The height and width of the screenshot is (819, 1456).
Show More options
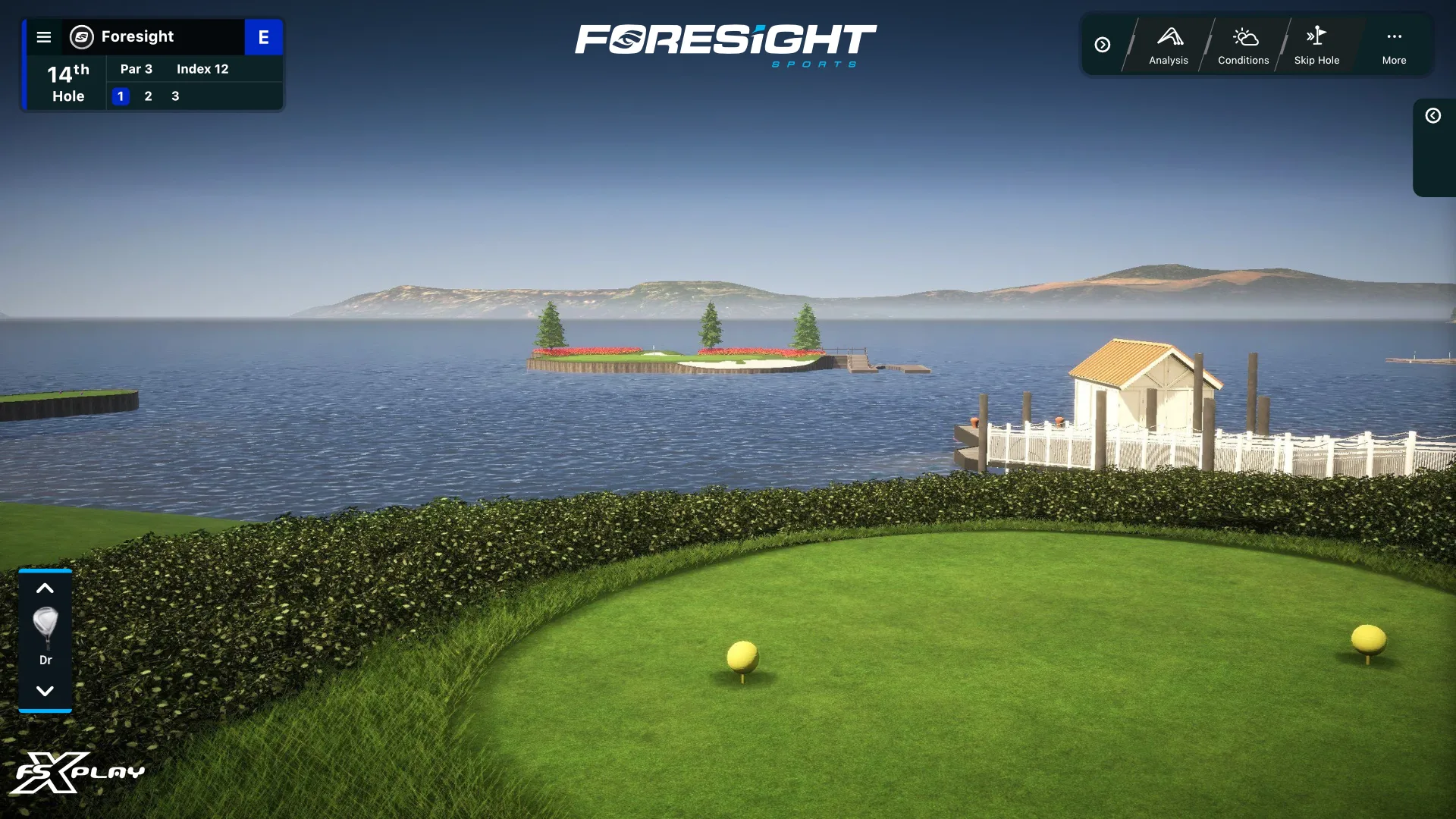click(x=1394, y=45)
